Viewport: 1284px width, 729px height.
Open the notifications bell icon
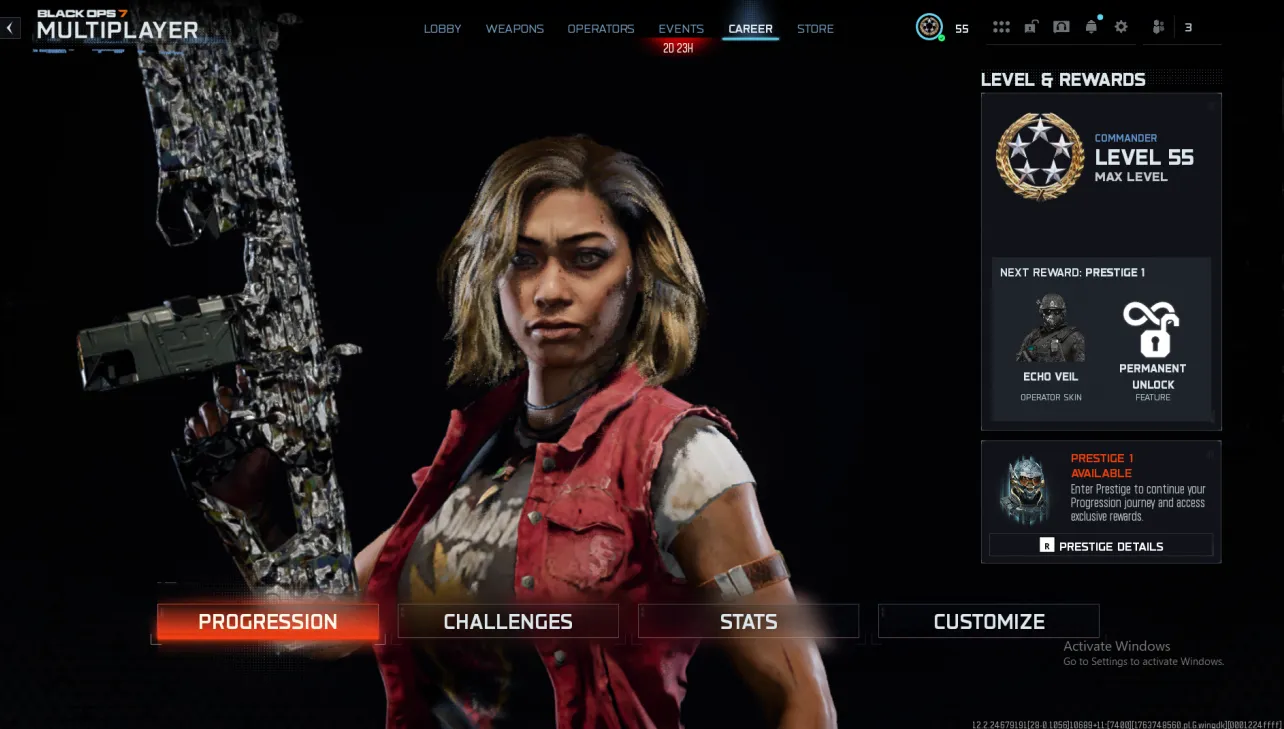(x=1091, y=27)
